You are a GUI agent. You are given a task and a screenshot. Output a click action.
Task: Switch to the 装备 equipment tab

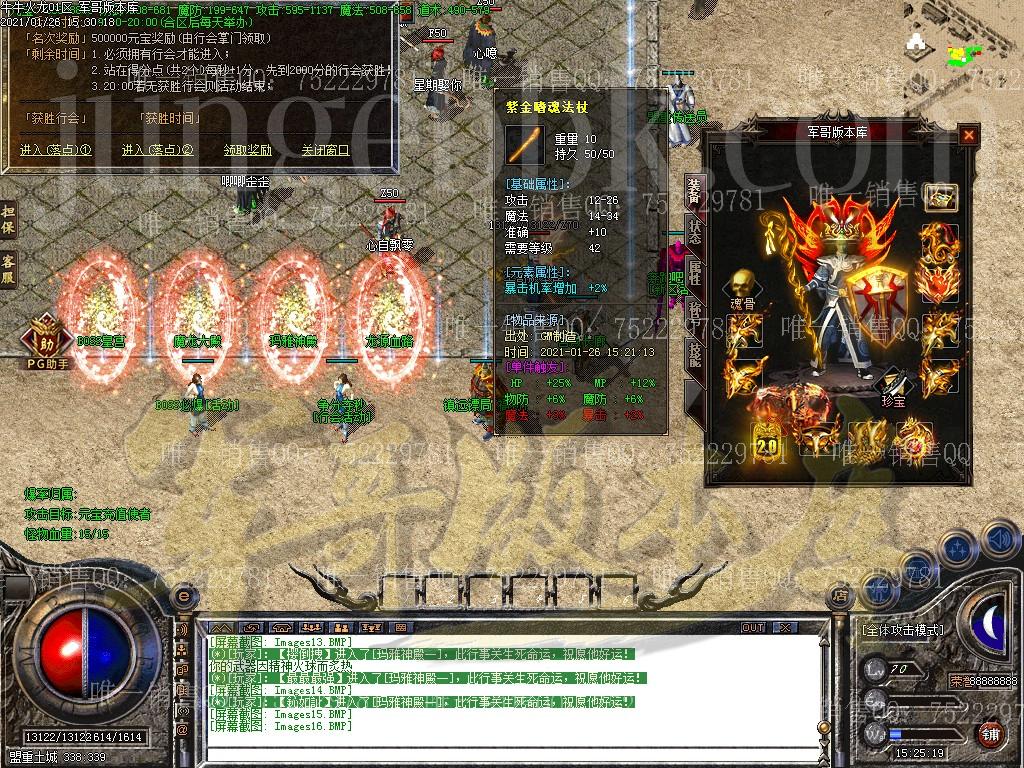[x=693, y=191]
